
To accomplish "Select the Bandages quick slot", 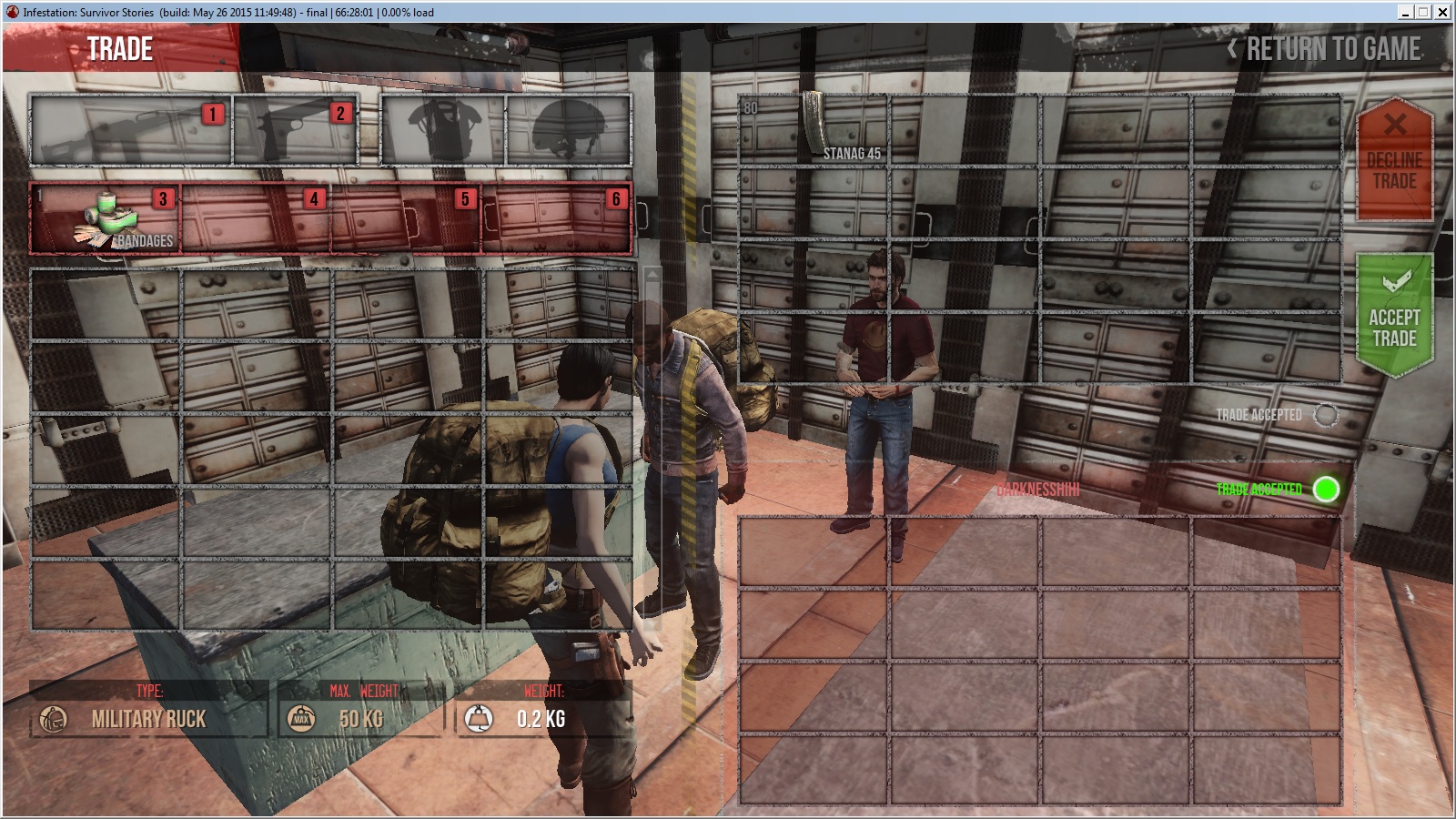I will pos(106,218).
